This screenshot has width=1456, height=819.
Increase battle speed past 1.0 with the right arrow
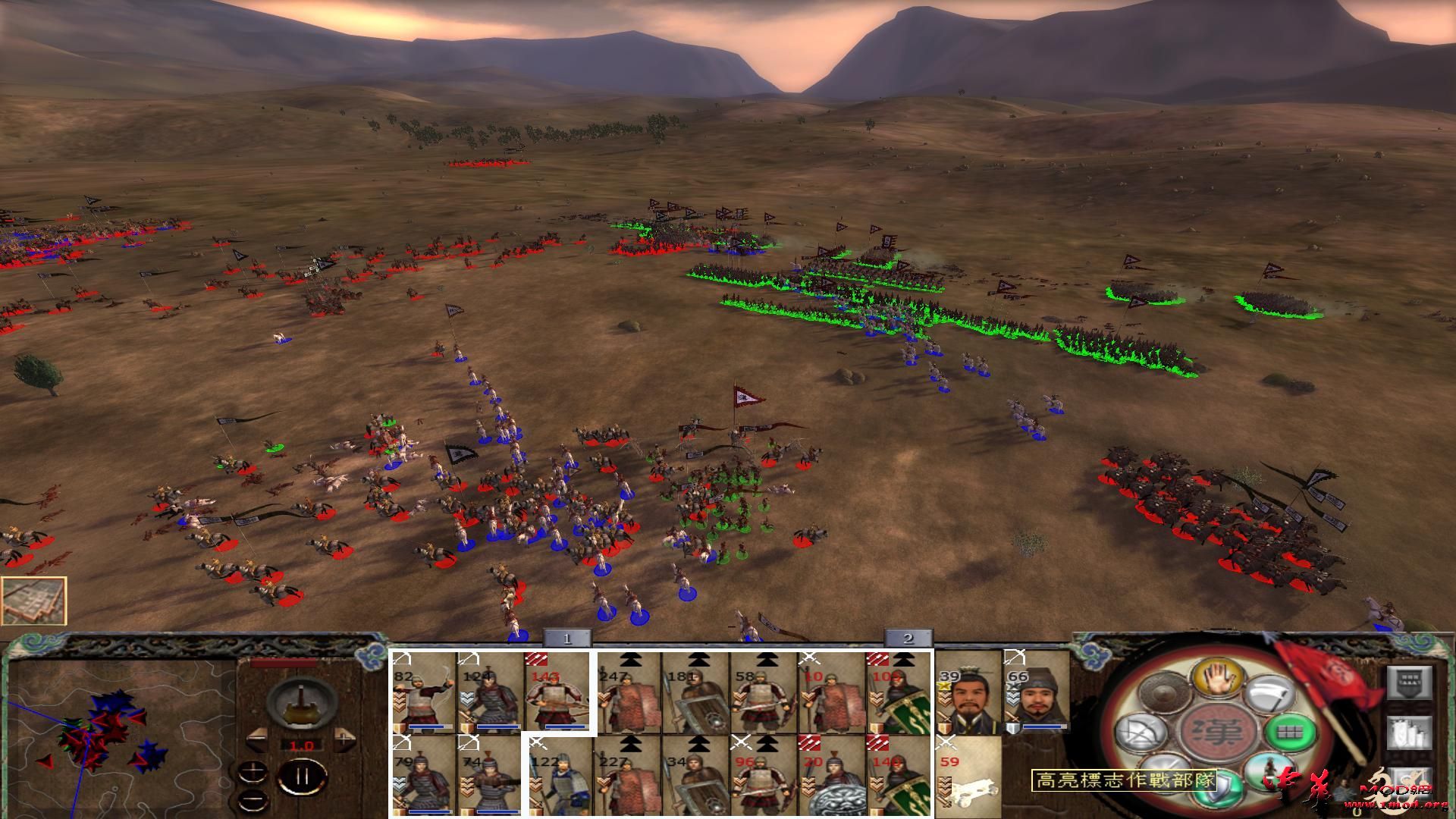coord(344,739)
